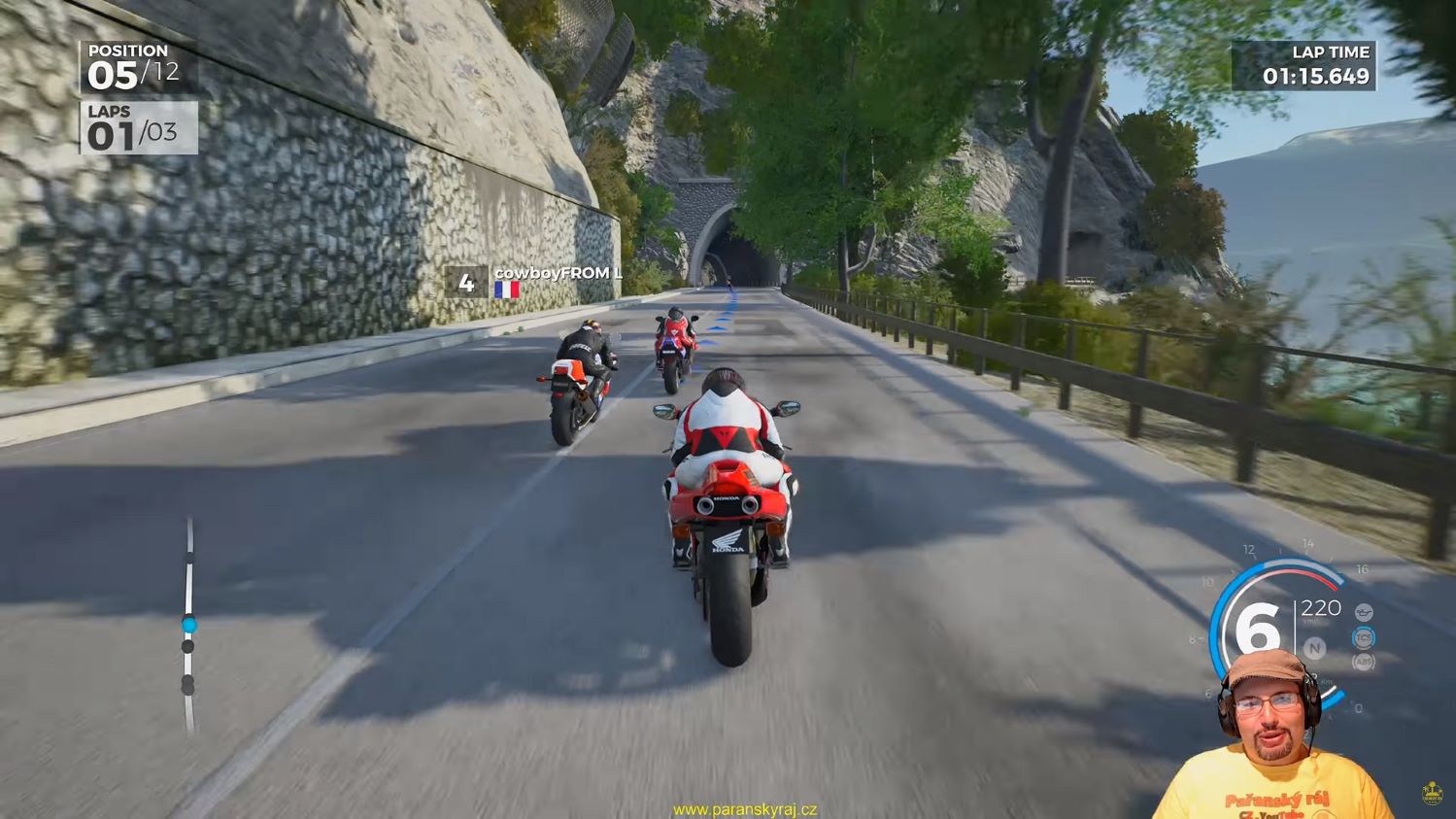Screen dimensions: 1456x819
Task: Click the ABS indicator icon
Action: (1364, 662)
